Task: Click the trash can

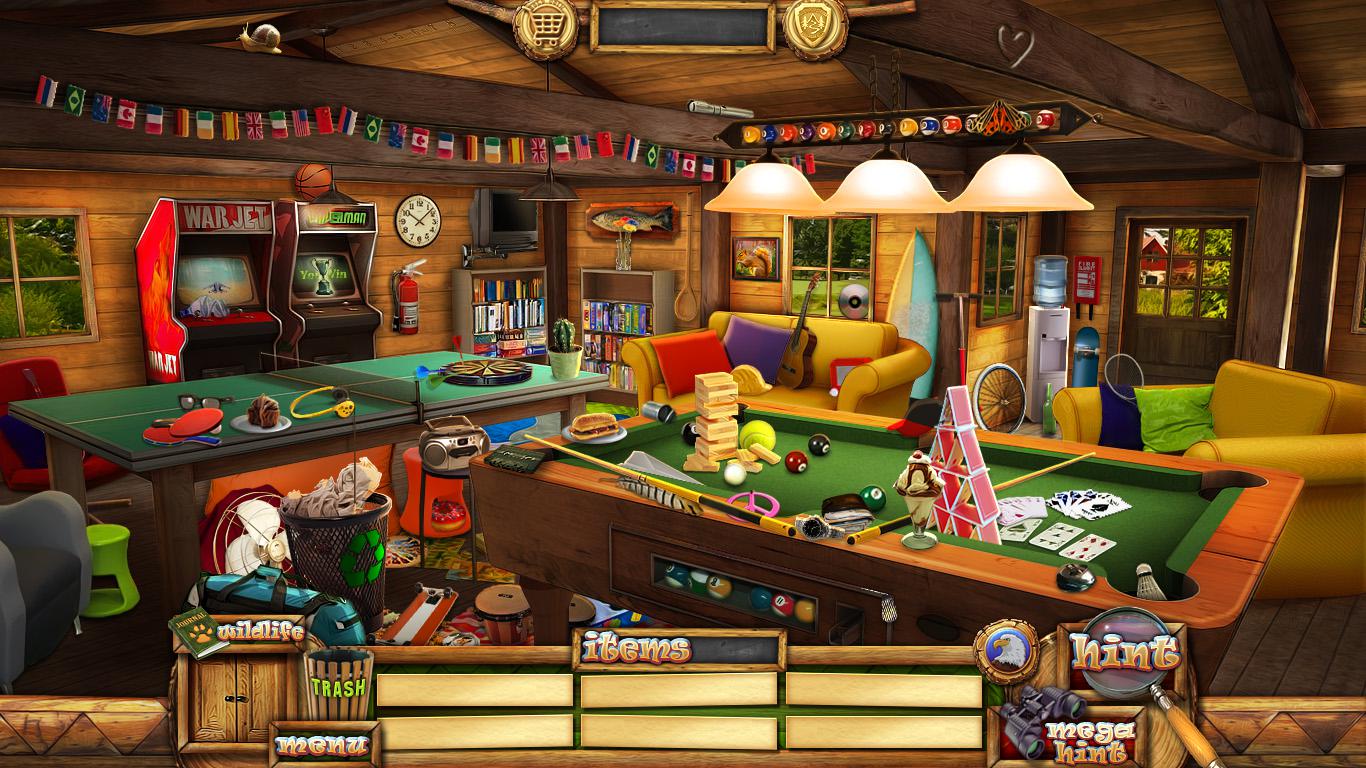Action: coord(338,685)
